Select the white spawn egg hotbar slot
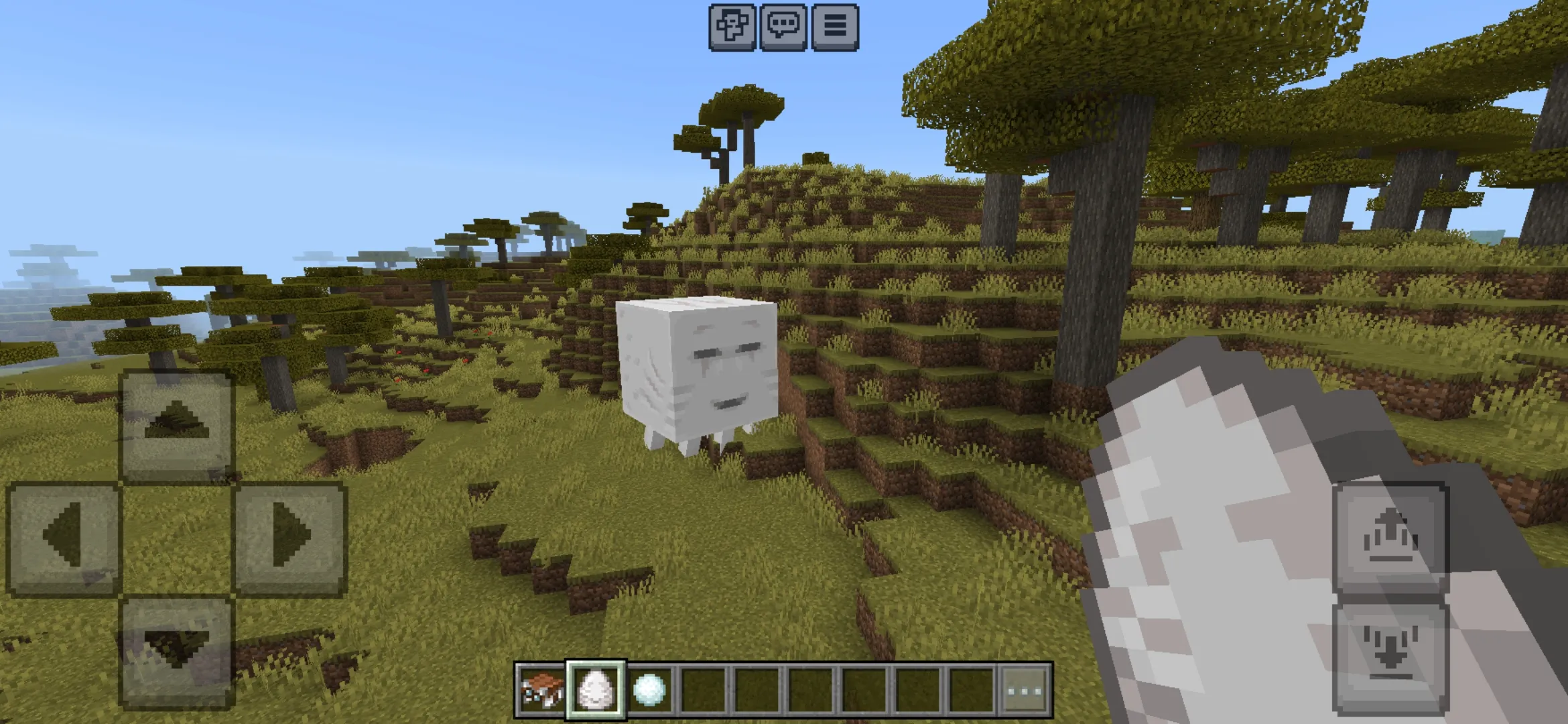This screenshot has height=724, width=1568. 596,689
